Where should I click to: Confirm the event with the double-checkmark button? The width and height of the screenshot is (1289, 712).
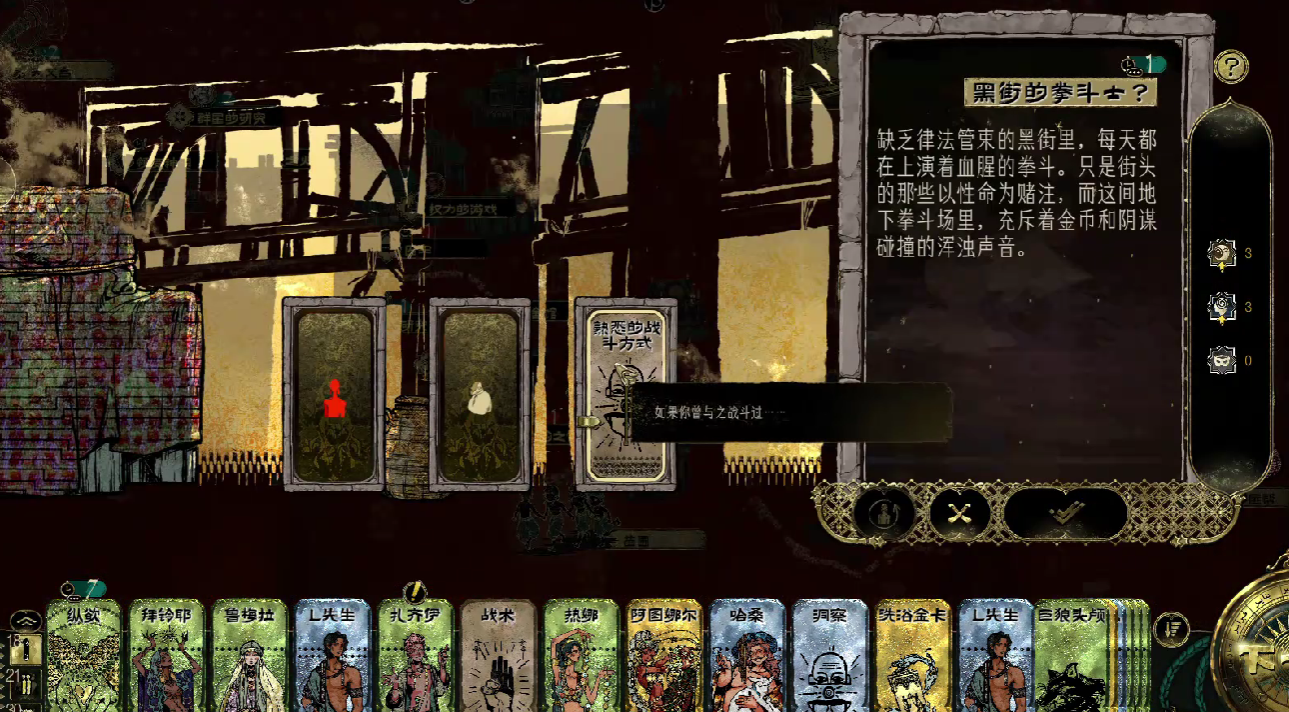click(1066, 514)
